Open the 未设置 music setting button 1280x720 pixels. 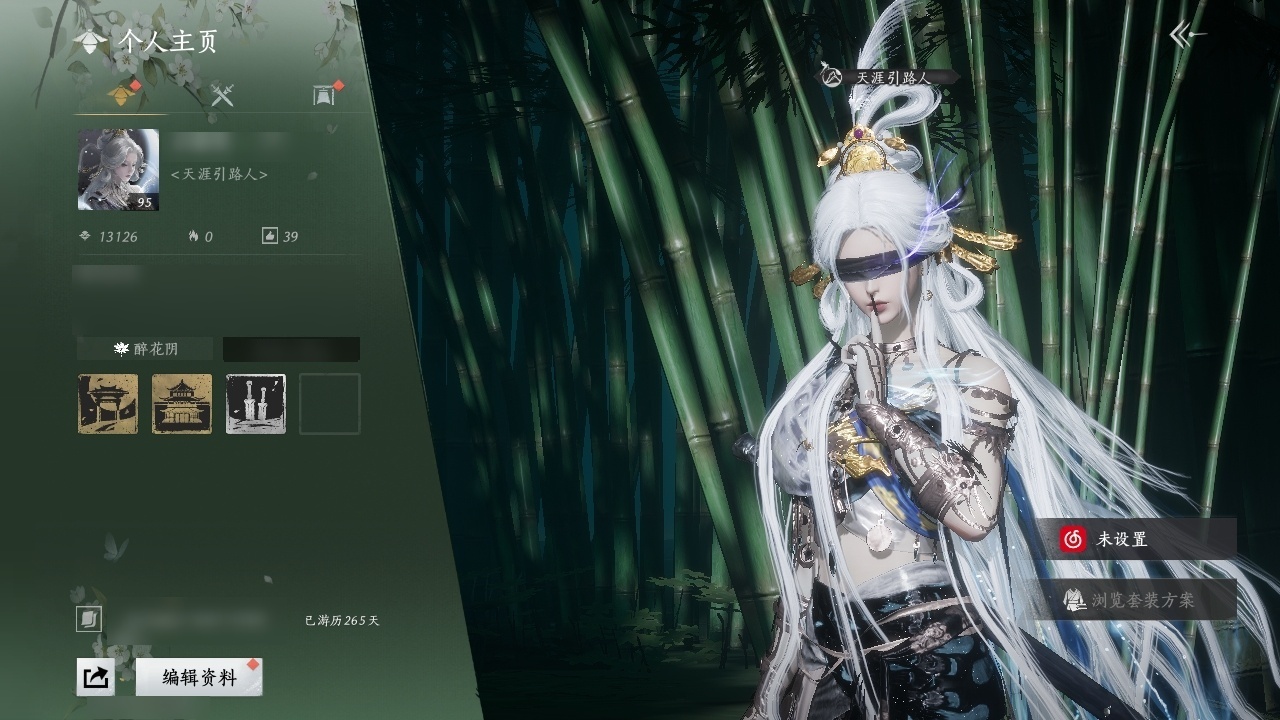1135,539
